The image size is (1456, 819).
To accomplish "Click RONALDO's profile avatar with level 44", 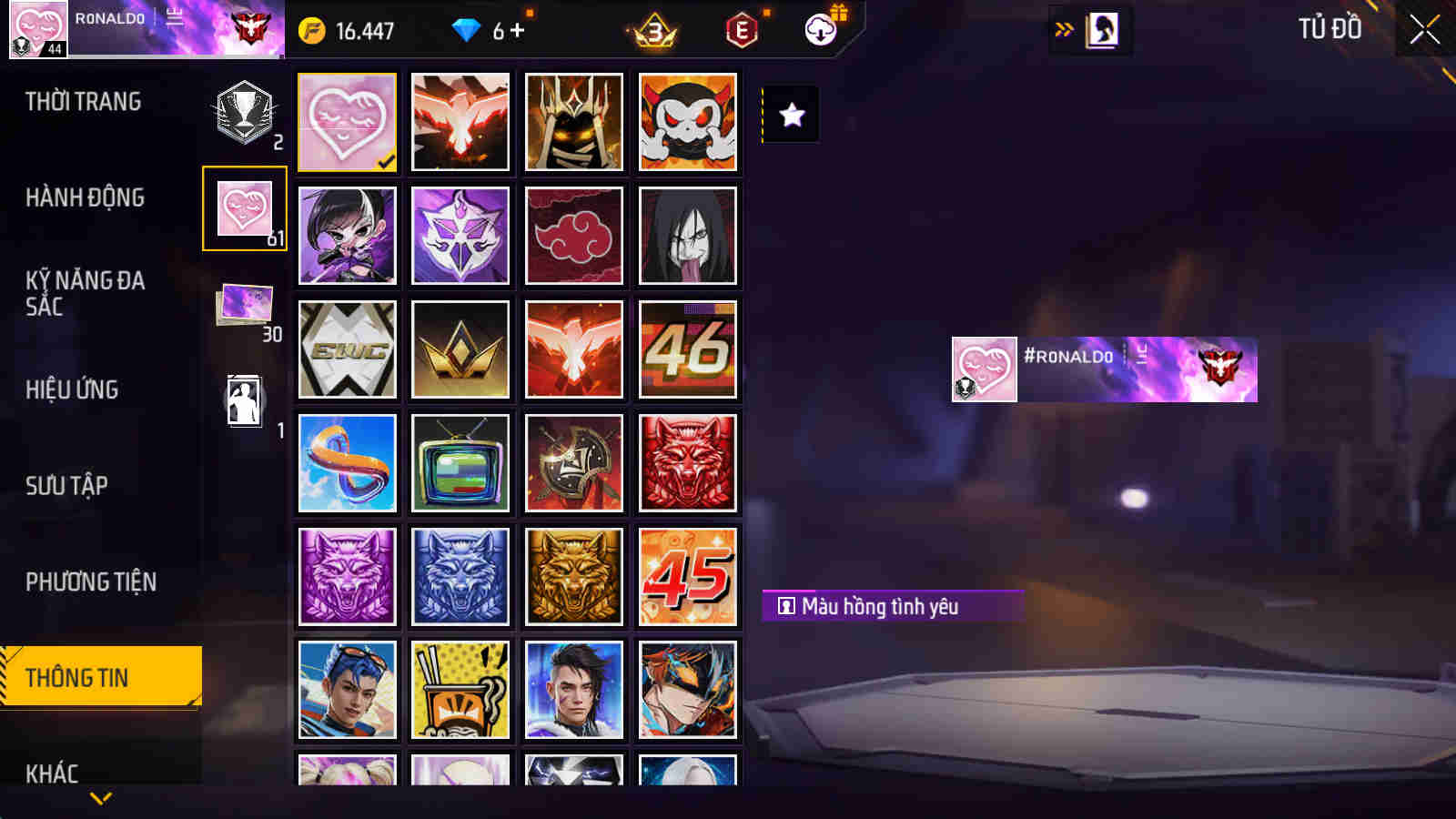I will point(36,28).
